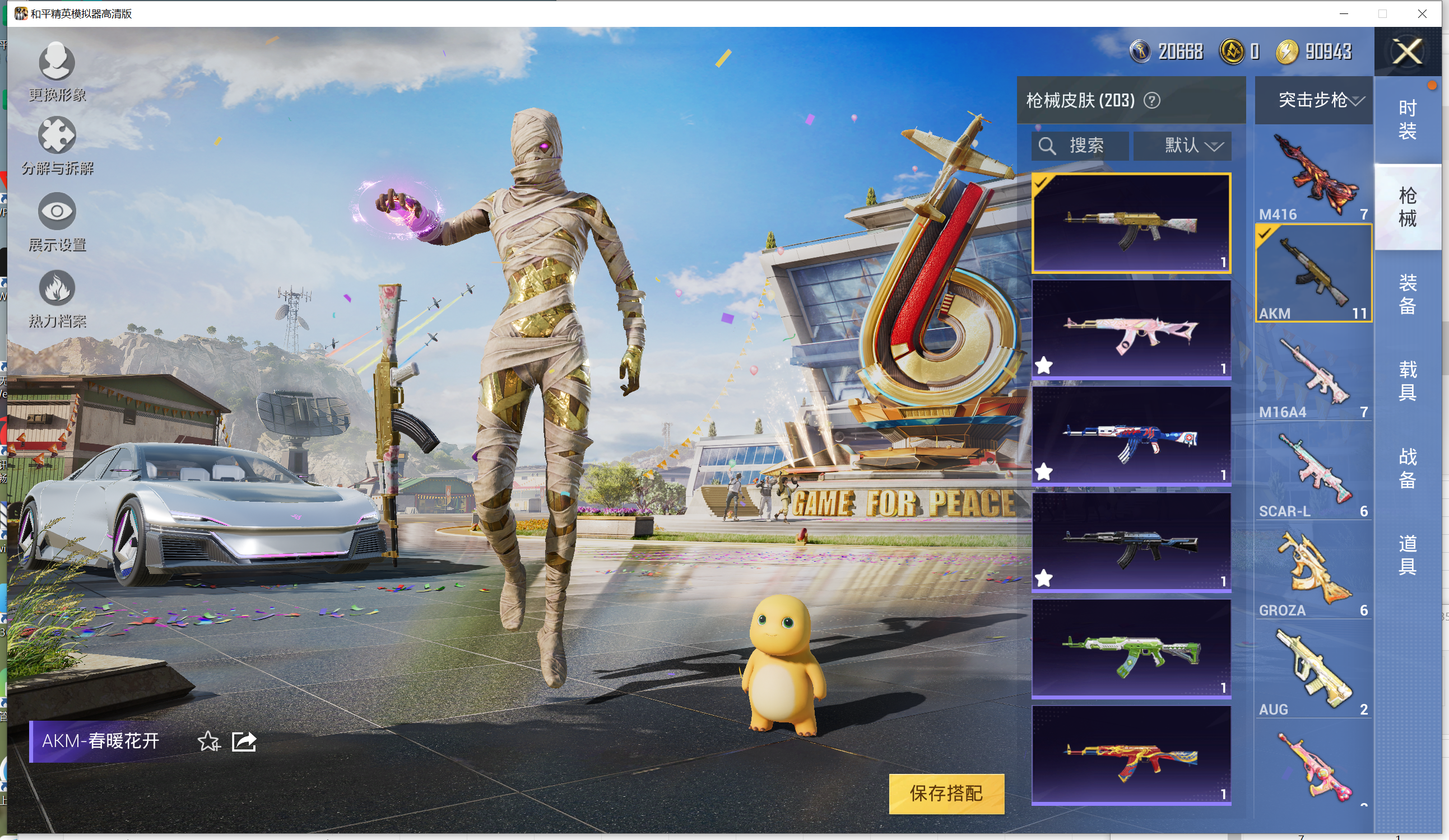Image resolution: width=1449 pixels, height=840 pixels.
Task: Switch to the 载具 vehicles tab
Action: pyautogui.click(x=1407, y=380)
